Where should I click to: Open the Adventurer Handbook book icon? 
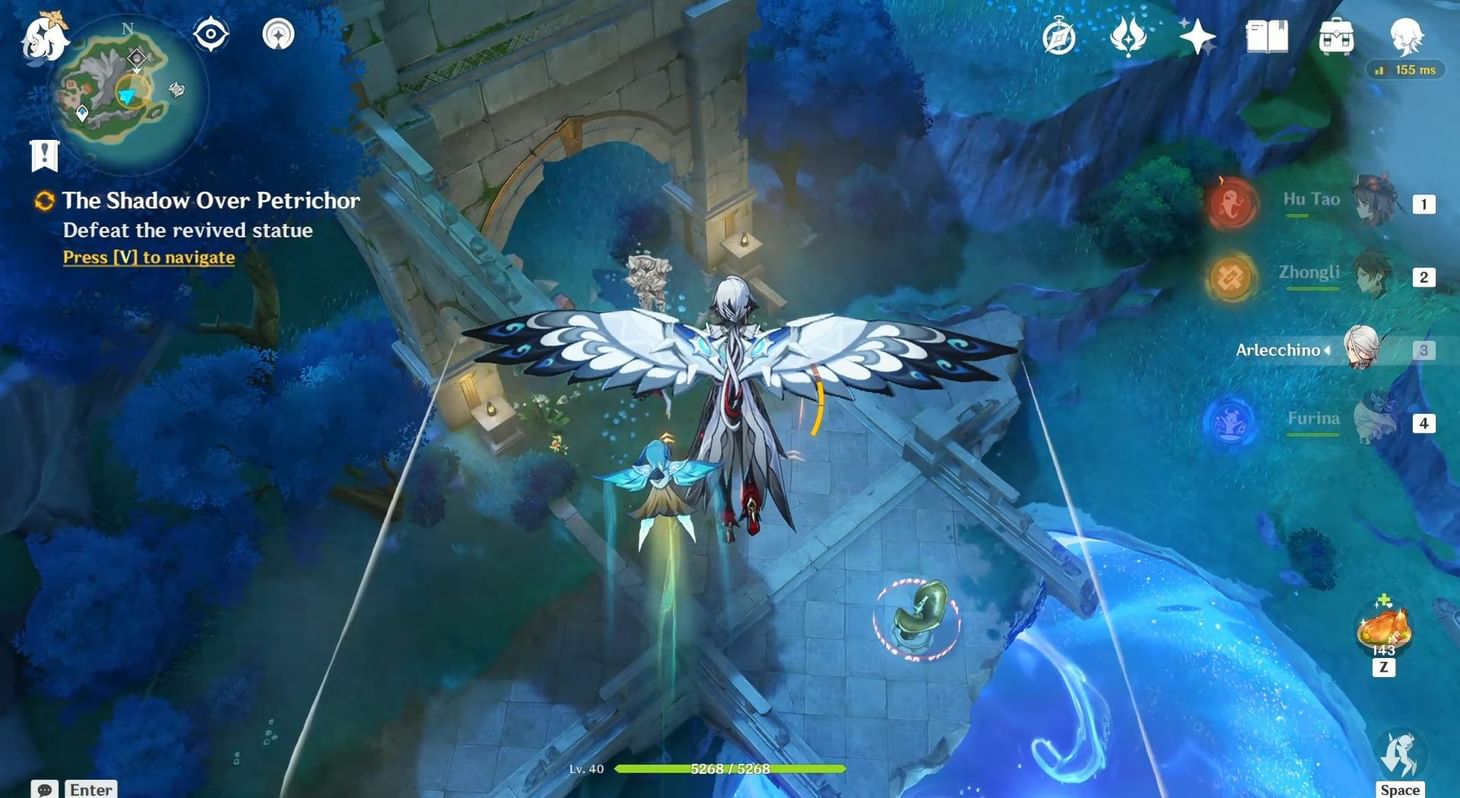pos(1266,36)
